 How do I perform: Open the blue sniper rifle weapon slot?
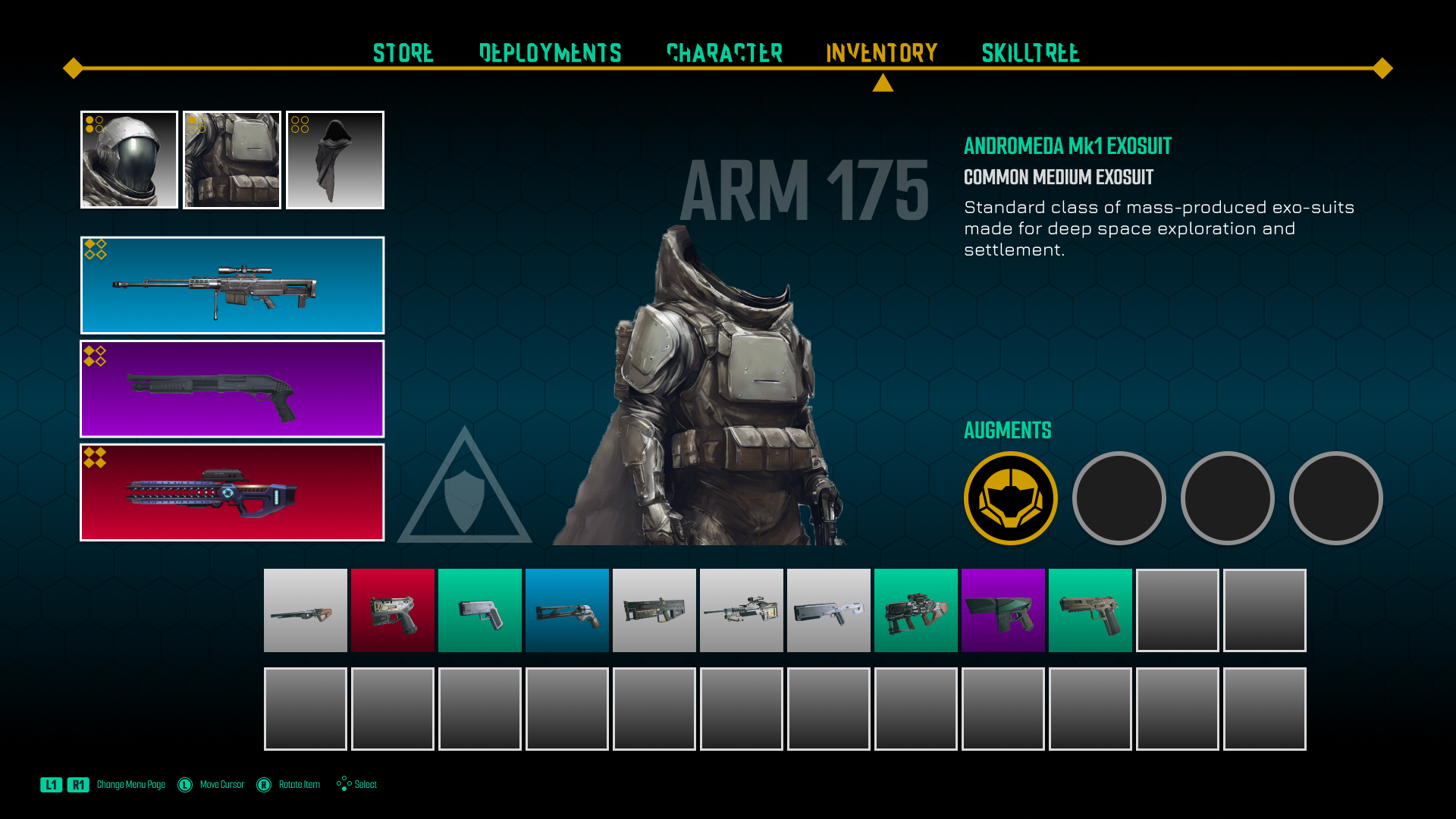(231, 285)
